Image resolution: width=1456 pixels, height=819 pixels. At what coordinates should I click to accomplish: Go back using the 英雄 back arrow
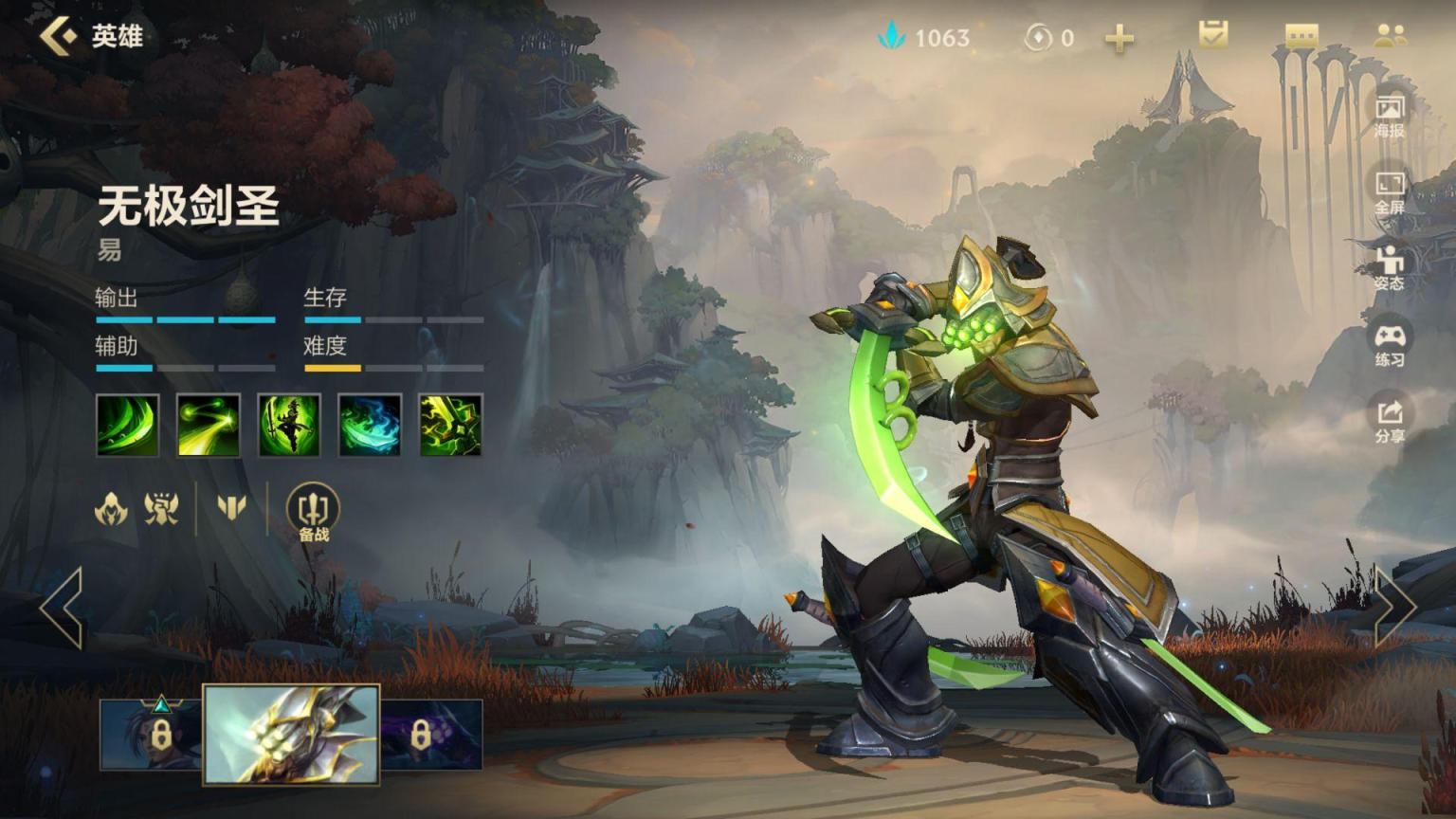pos(59,36)
